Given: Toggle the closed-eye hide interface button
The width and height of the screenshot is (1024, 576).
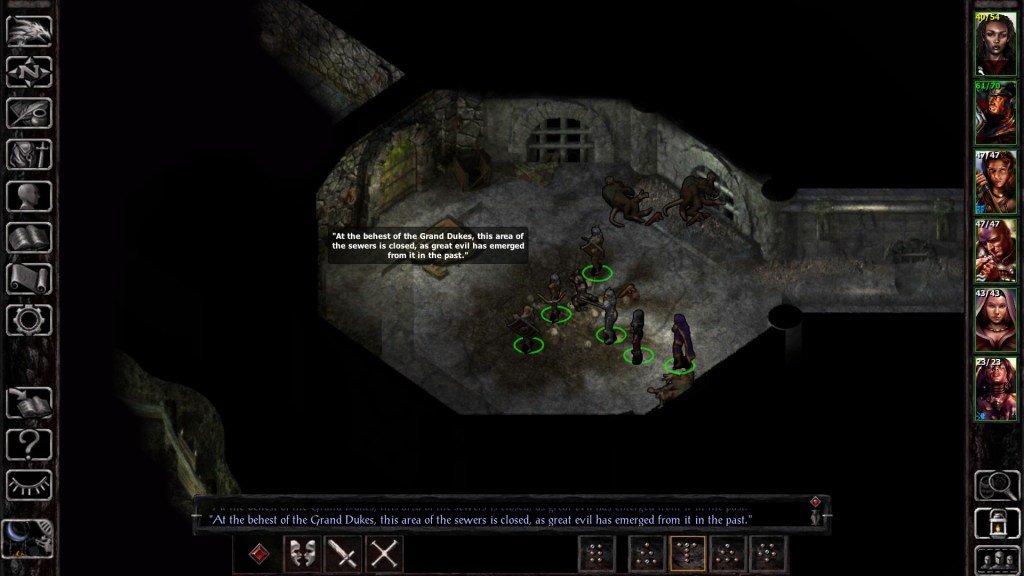Looking at the screenshot, I should click(29, 484).
